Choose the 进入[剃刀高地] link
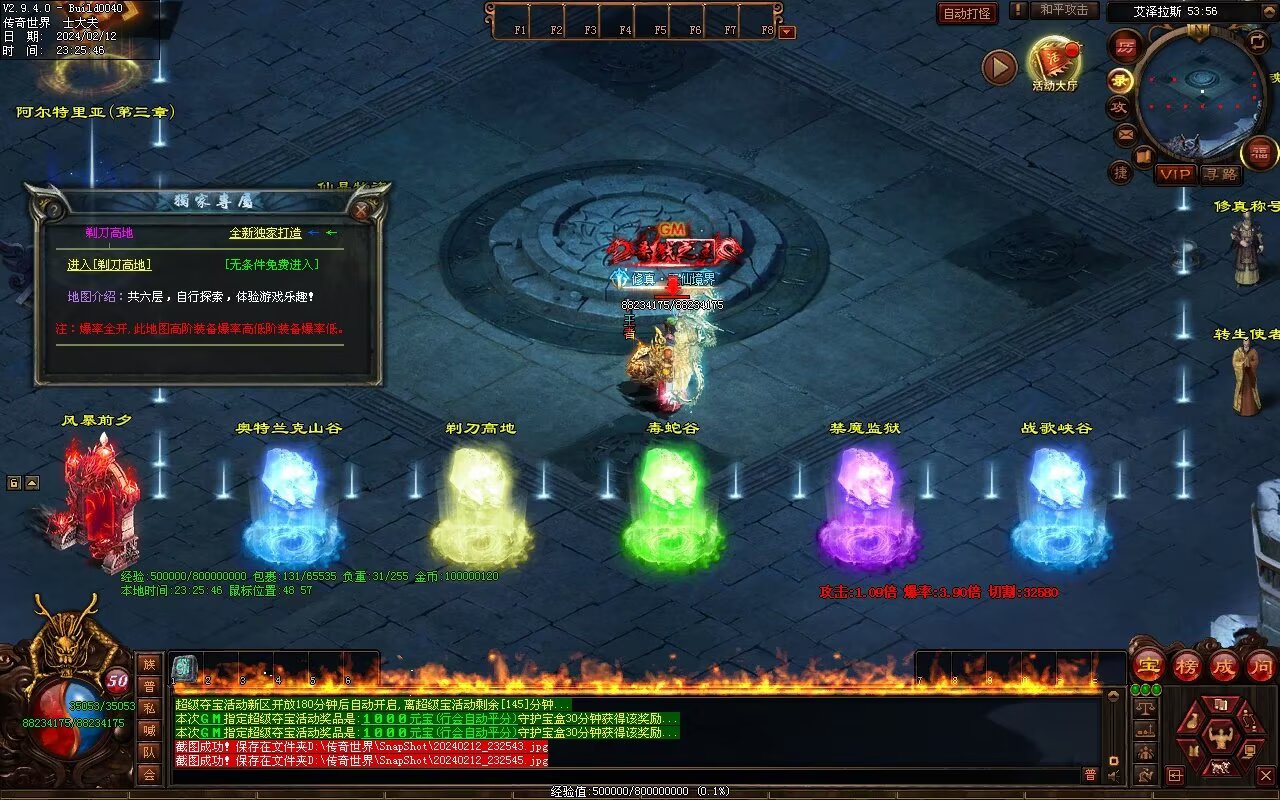The width and height of the screenshot is (1280, 800). click(x=109, y=265)
